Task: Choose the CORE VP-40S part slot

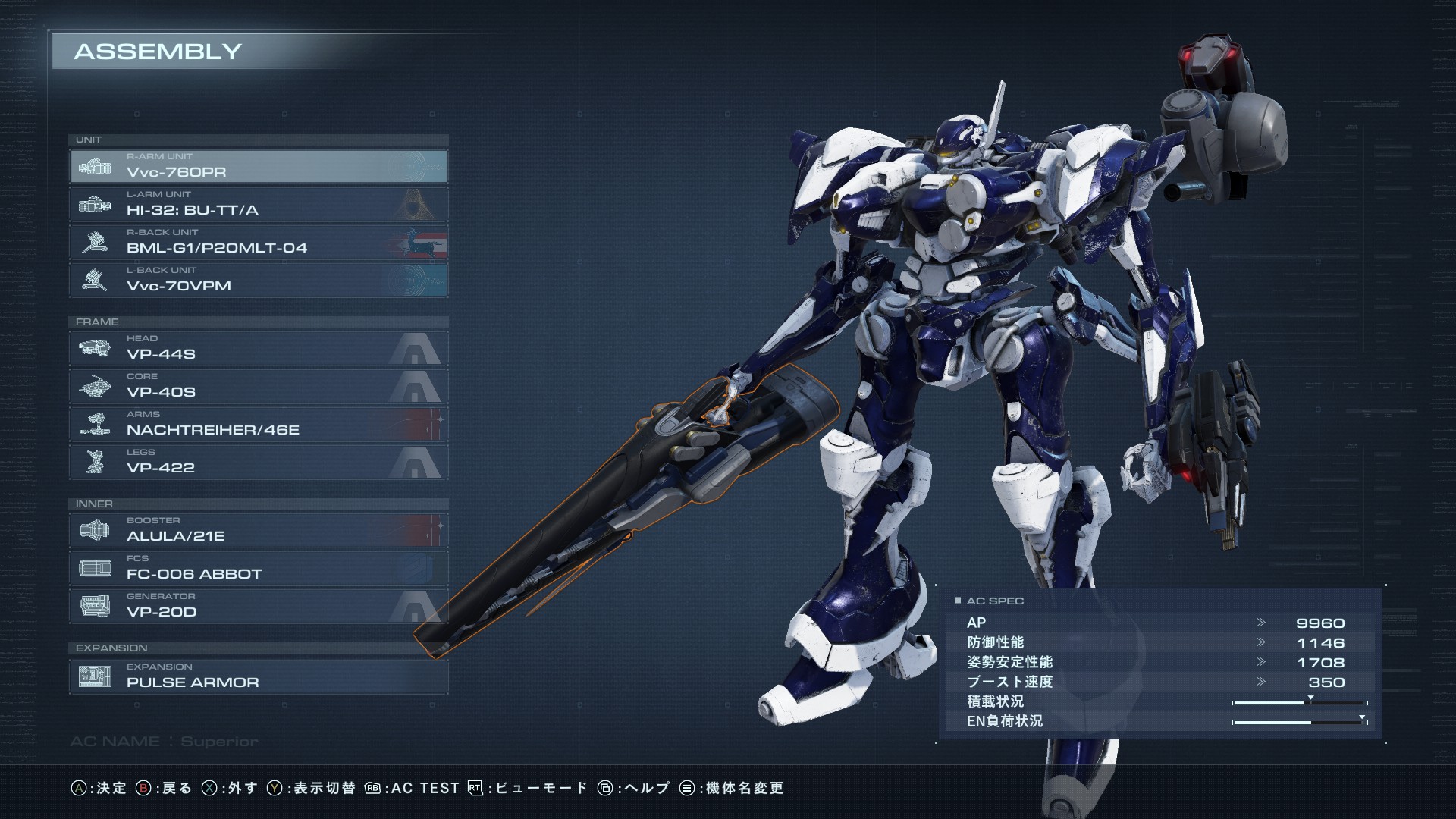Action: [x=259, y=386]
